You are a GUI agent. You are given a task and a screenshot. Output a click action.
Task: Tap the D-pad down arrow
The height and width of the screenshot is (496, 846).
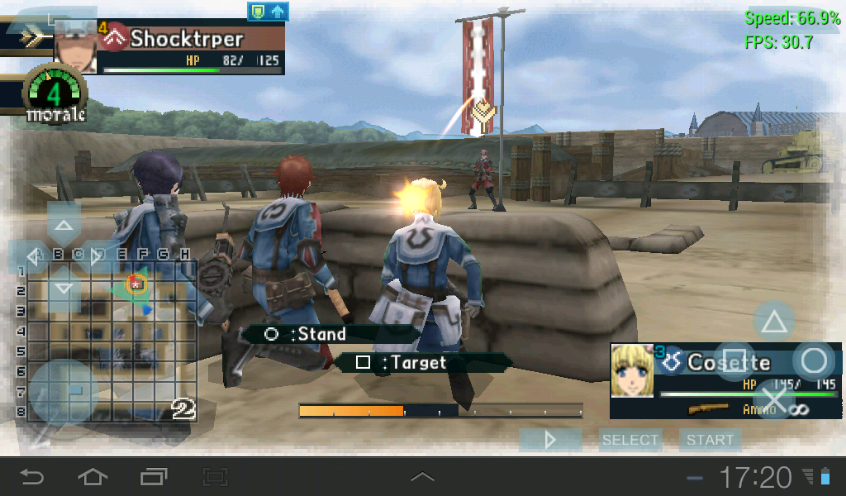pos(64,289)
